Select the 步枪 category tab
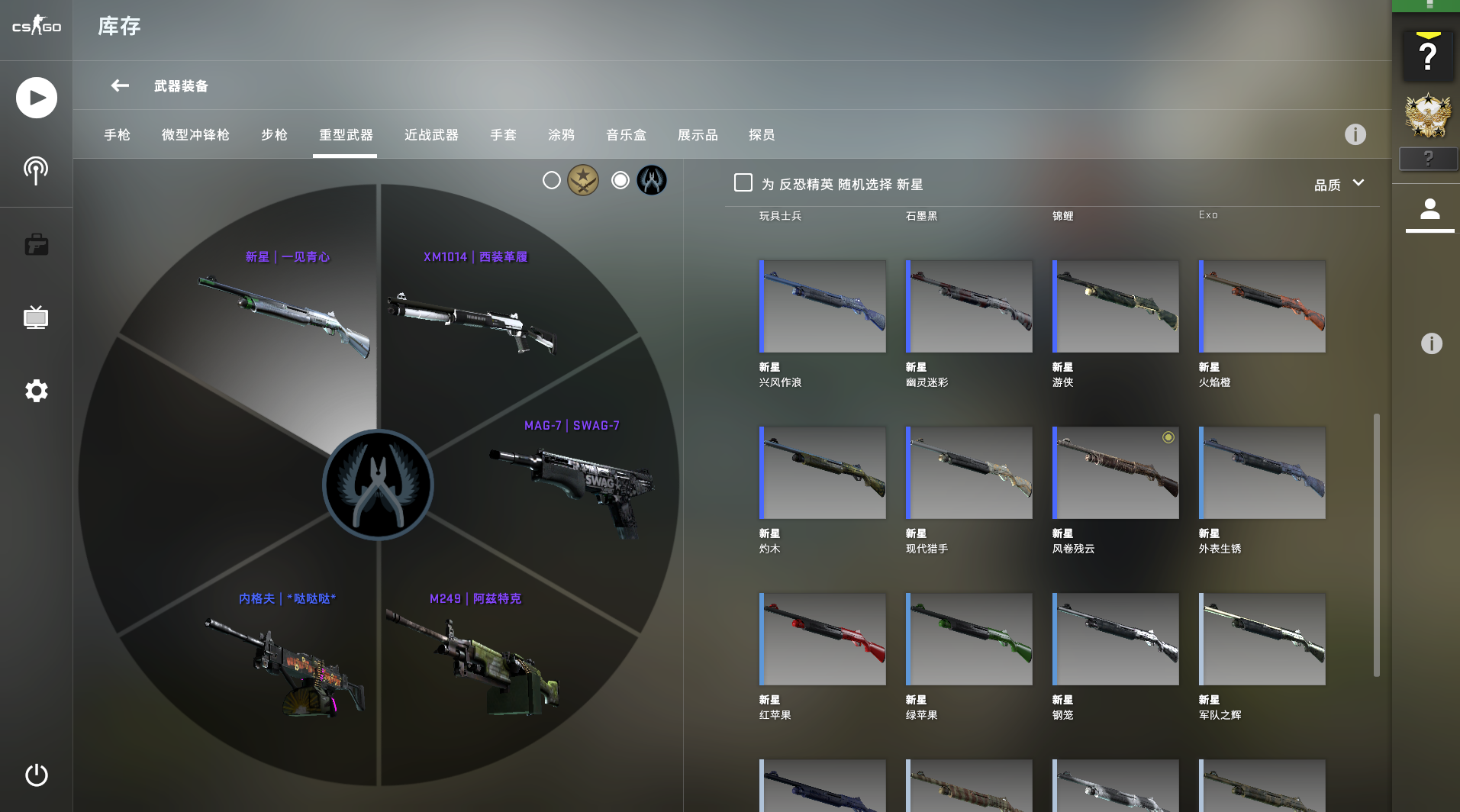The width and height of the screenshot is (1460, 812). pos(274,135)
